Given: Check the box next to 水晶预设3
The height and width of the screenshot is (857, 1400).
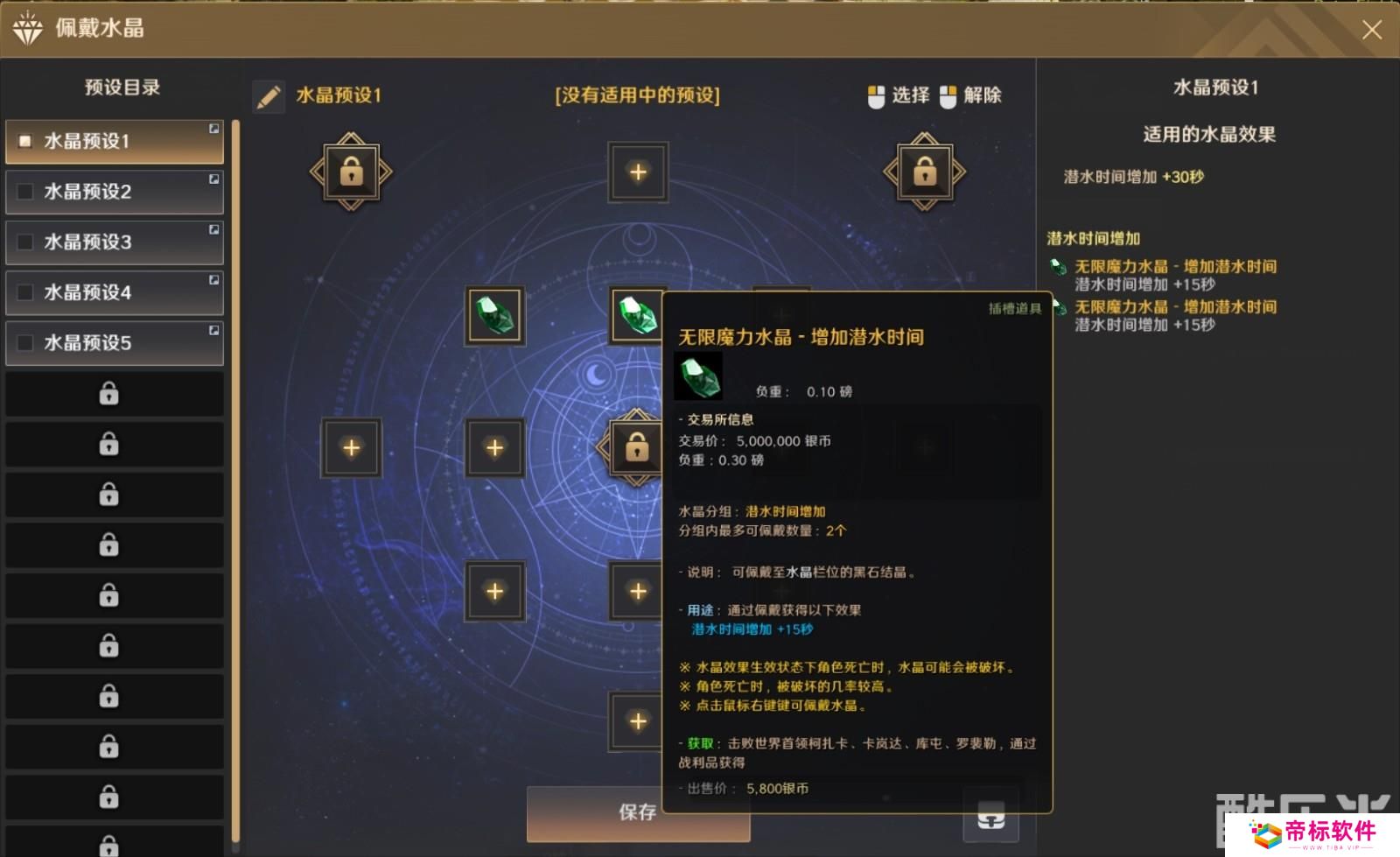Looking at the screenshot, I should coord(24,242).
